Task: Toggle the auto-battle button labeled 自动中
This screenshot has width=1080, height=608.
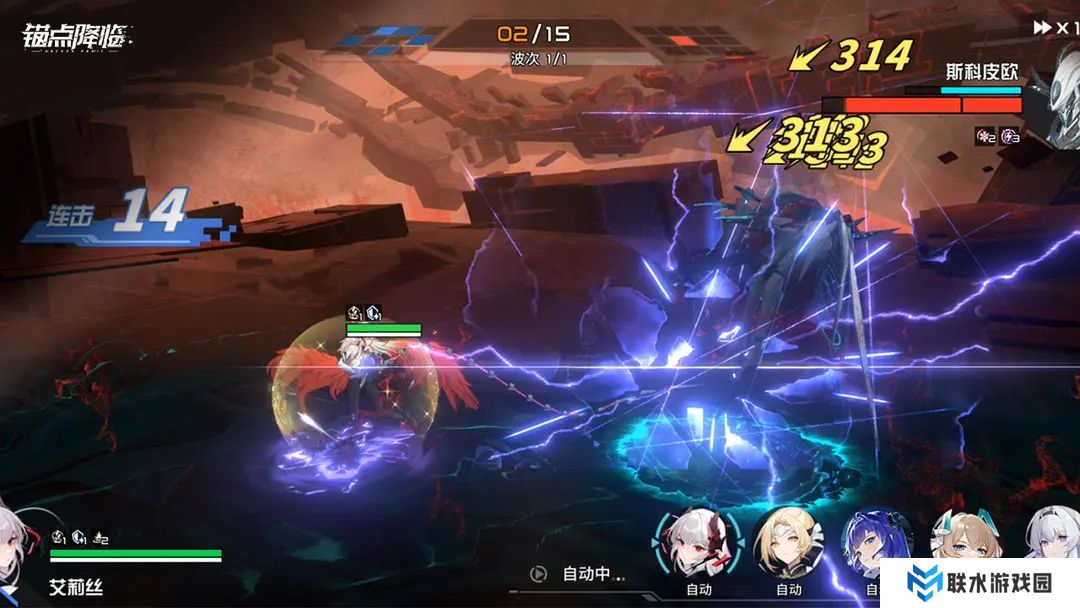Action: point(578,574)
